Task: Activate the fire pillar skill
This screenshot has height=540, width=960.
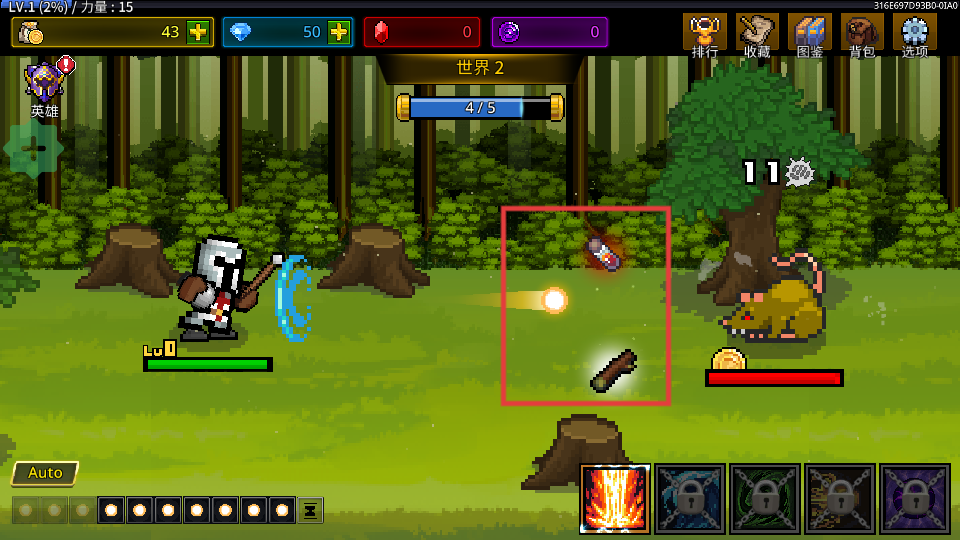Action: (x=615, y=498)
